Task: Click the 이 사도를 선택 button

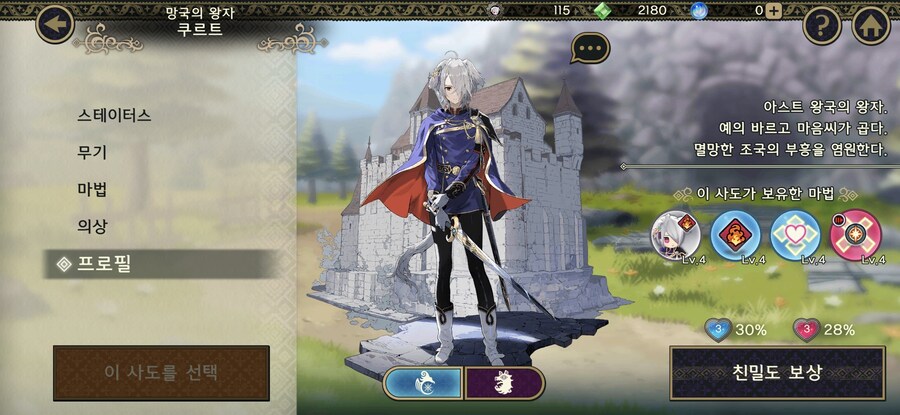Action: [161, 373]
